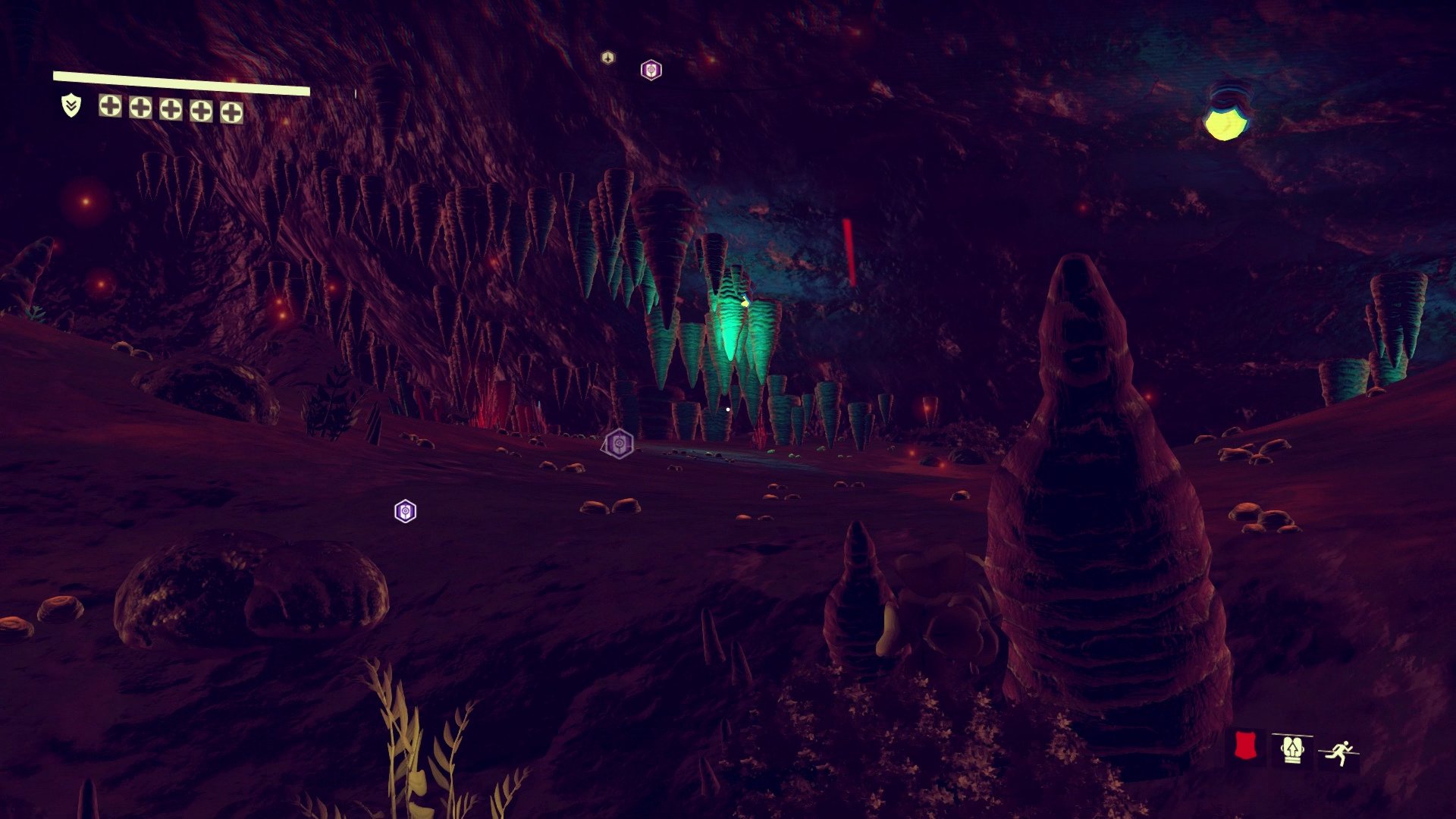Image resolution: width=1456 pixels, height=819 pixels.
Task: Click the purple hexagonal marker at the top
Action: (651, 70)
